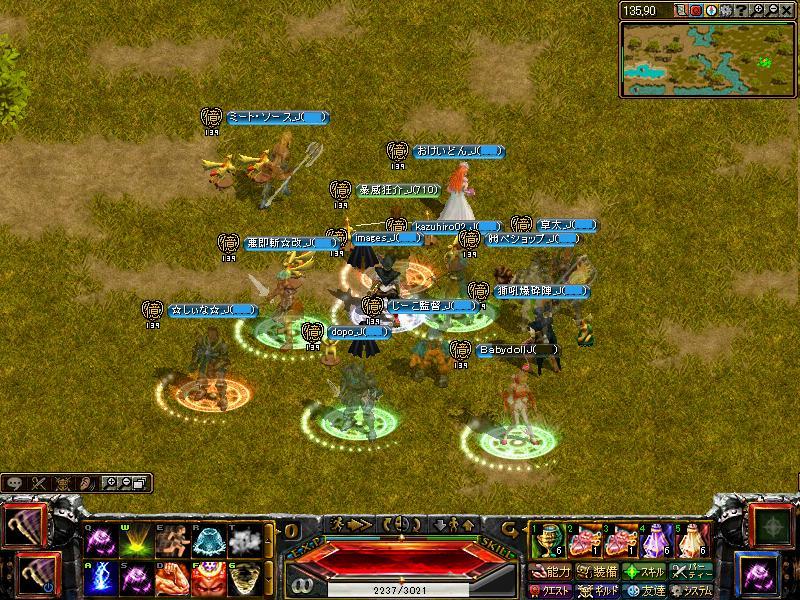Open the スキル (skills) window
800x600 pixels.
click(644, 572)
